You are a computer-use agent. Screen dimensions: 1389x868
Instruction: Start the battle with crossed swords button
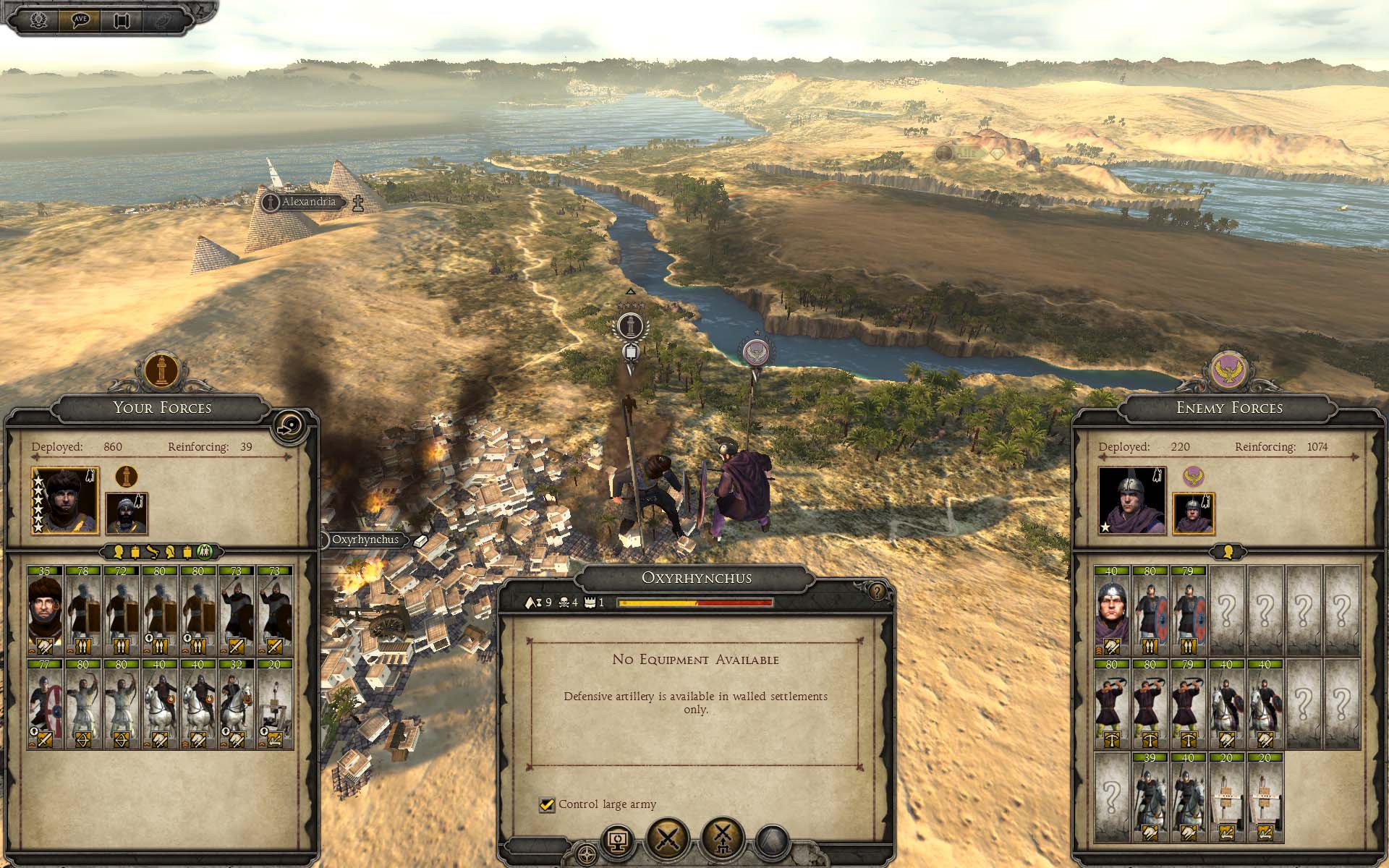(x=668, y=841)
